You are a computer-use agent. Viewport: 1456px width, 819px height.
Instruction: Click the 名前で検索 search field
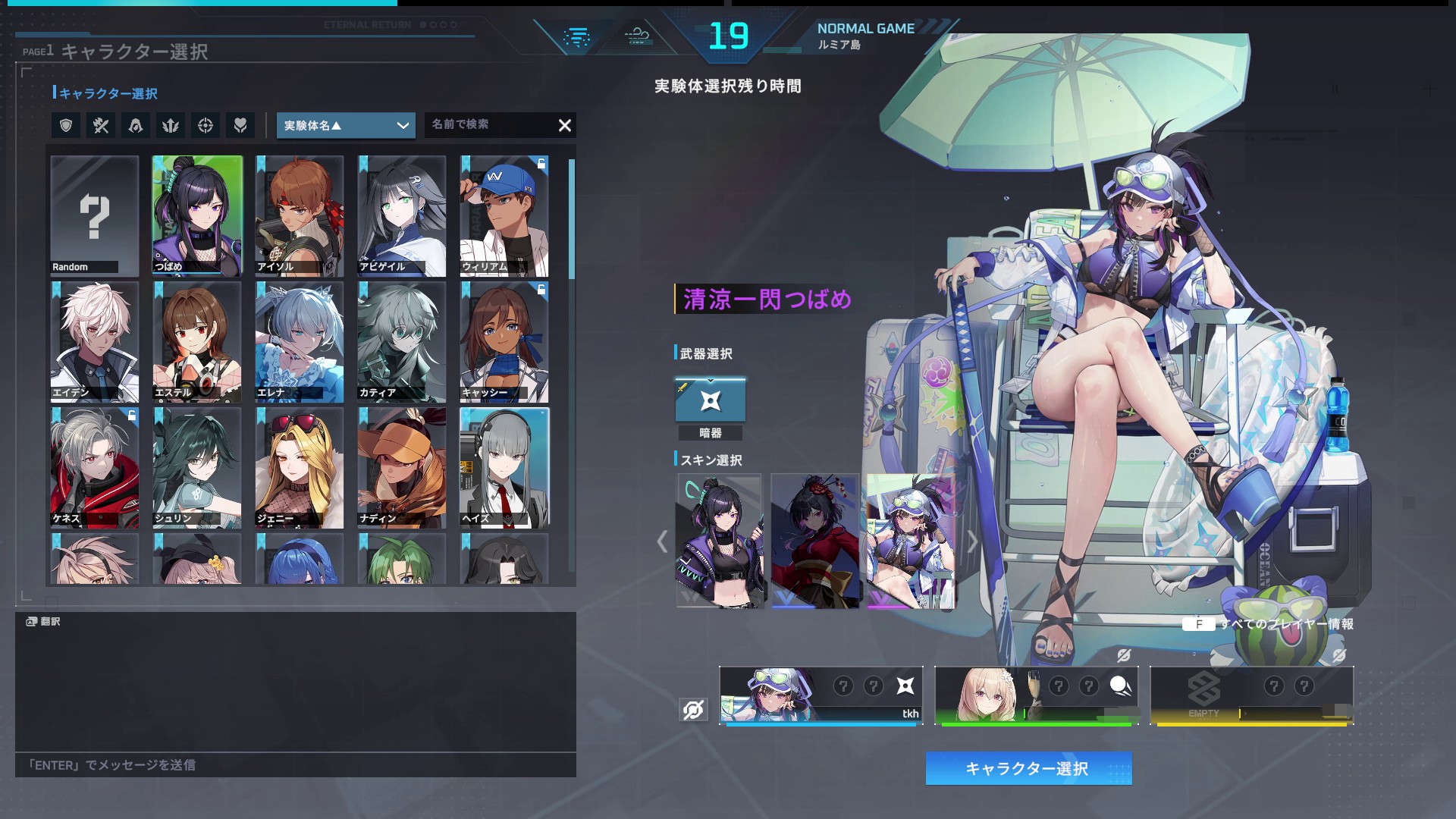489,124
